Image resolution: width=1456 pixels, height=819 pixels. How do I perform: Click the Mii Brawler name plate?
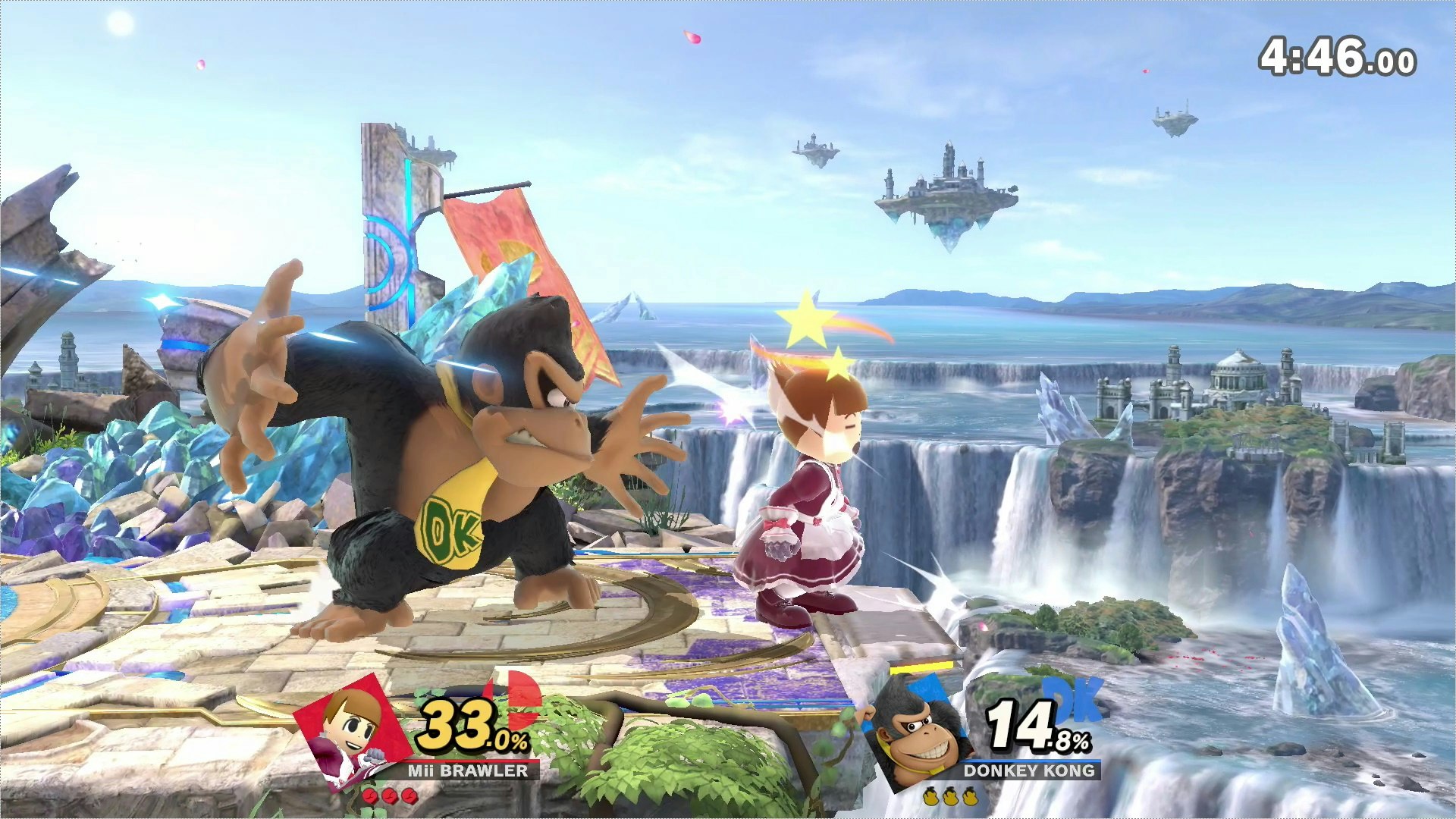pyautogui.click(x=468, y=770)
